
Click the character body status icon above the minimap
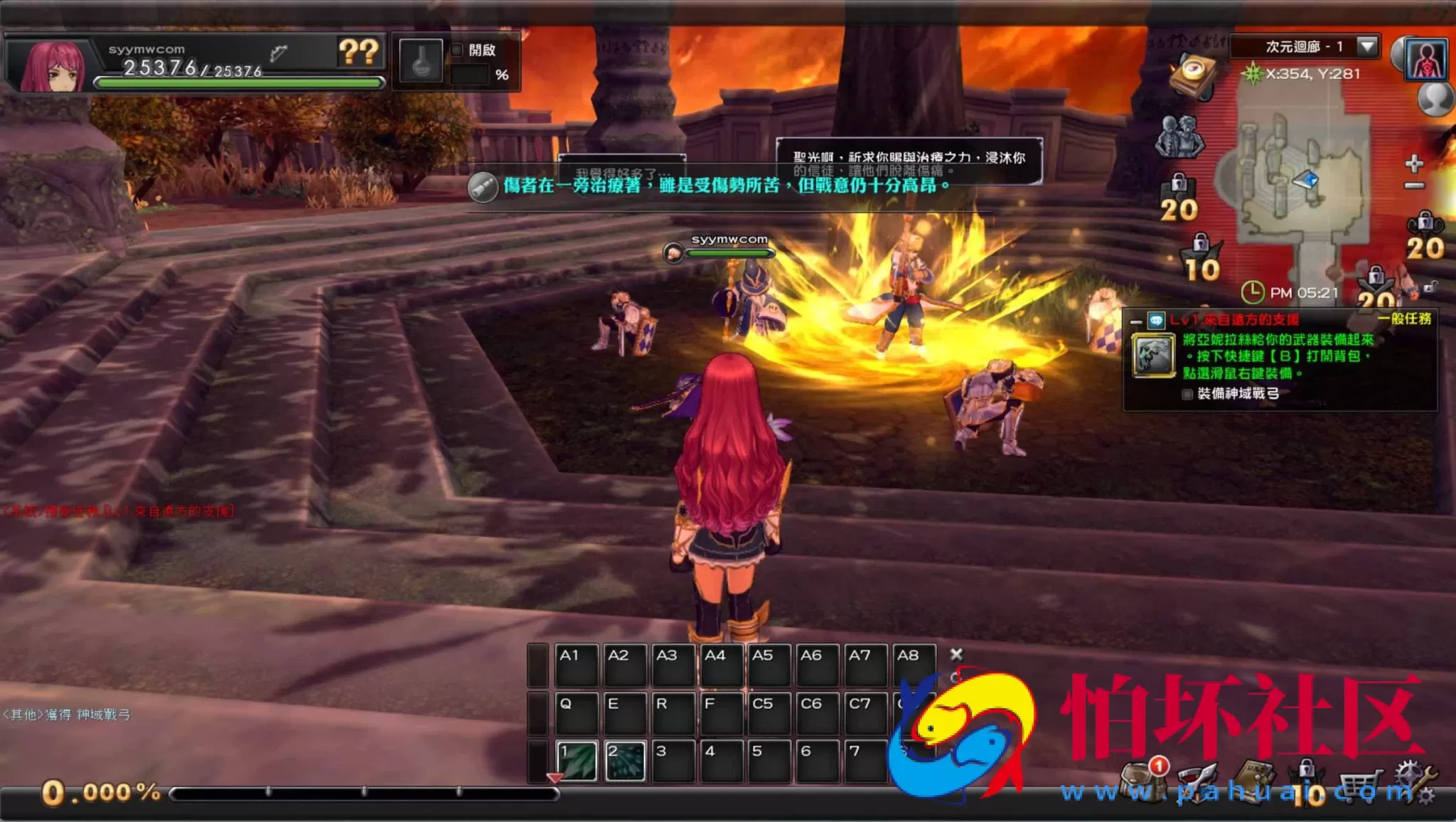click(1425, 60)
